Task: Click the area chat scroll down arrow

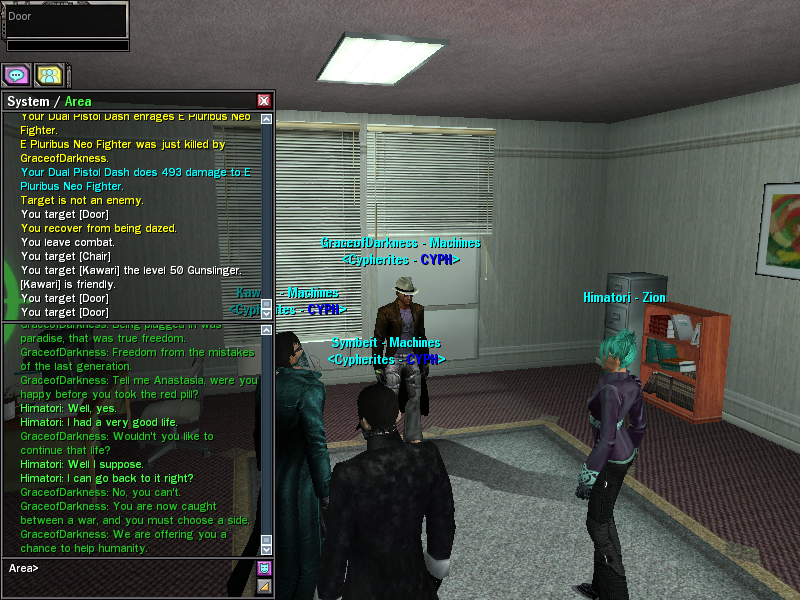Action: (x=266, y=549)
